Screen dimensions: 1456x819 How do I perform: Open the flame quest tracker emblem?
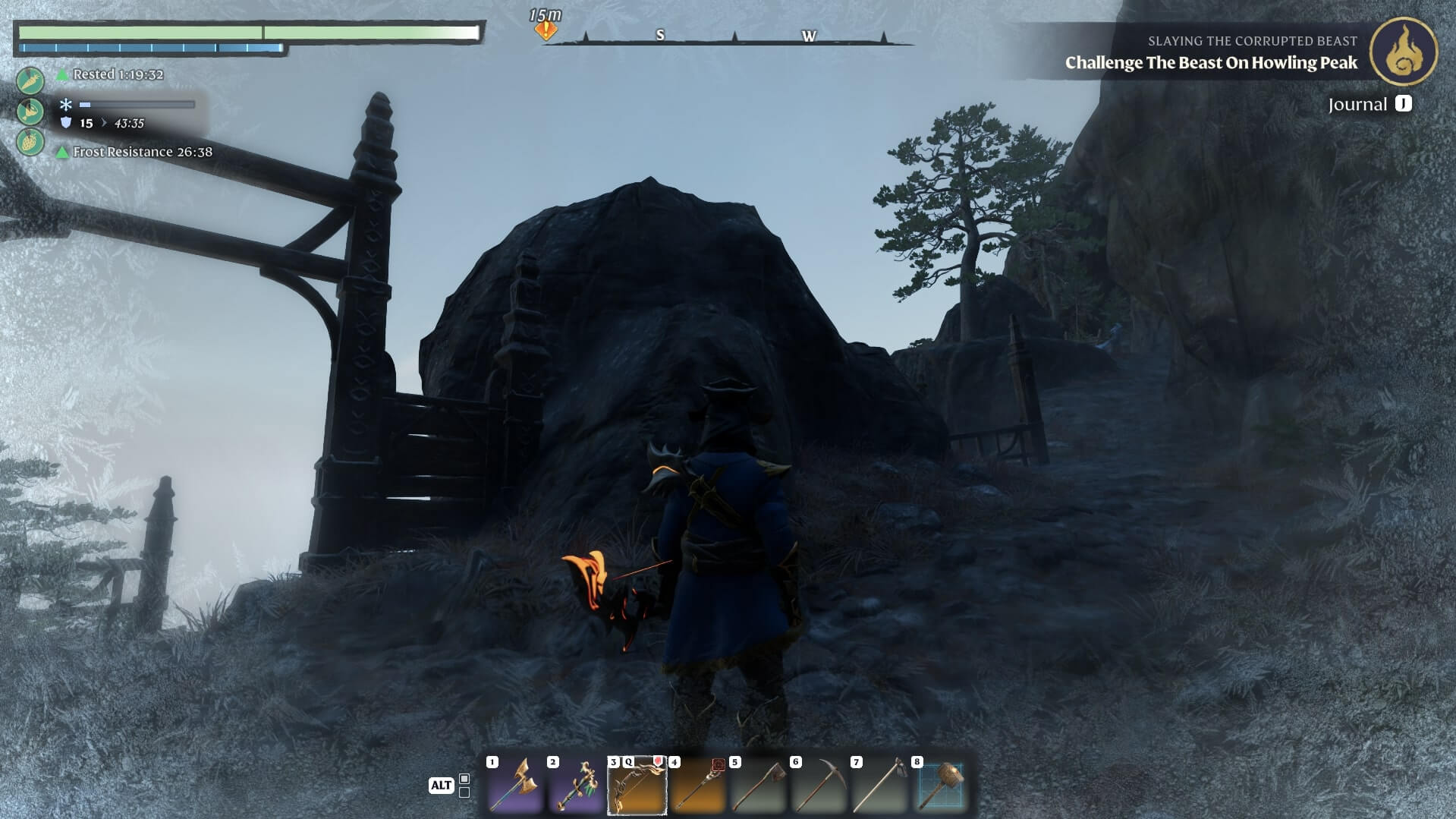[x=1403, y=52]
